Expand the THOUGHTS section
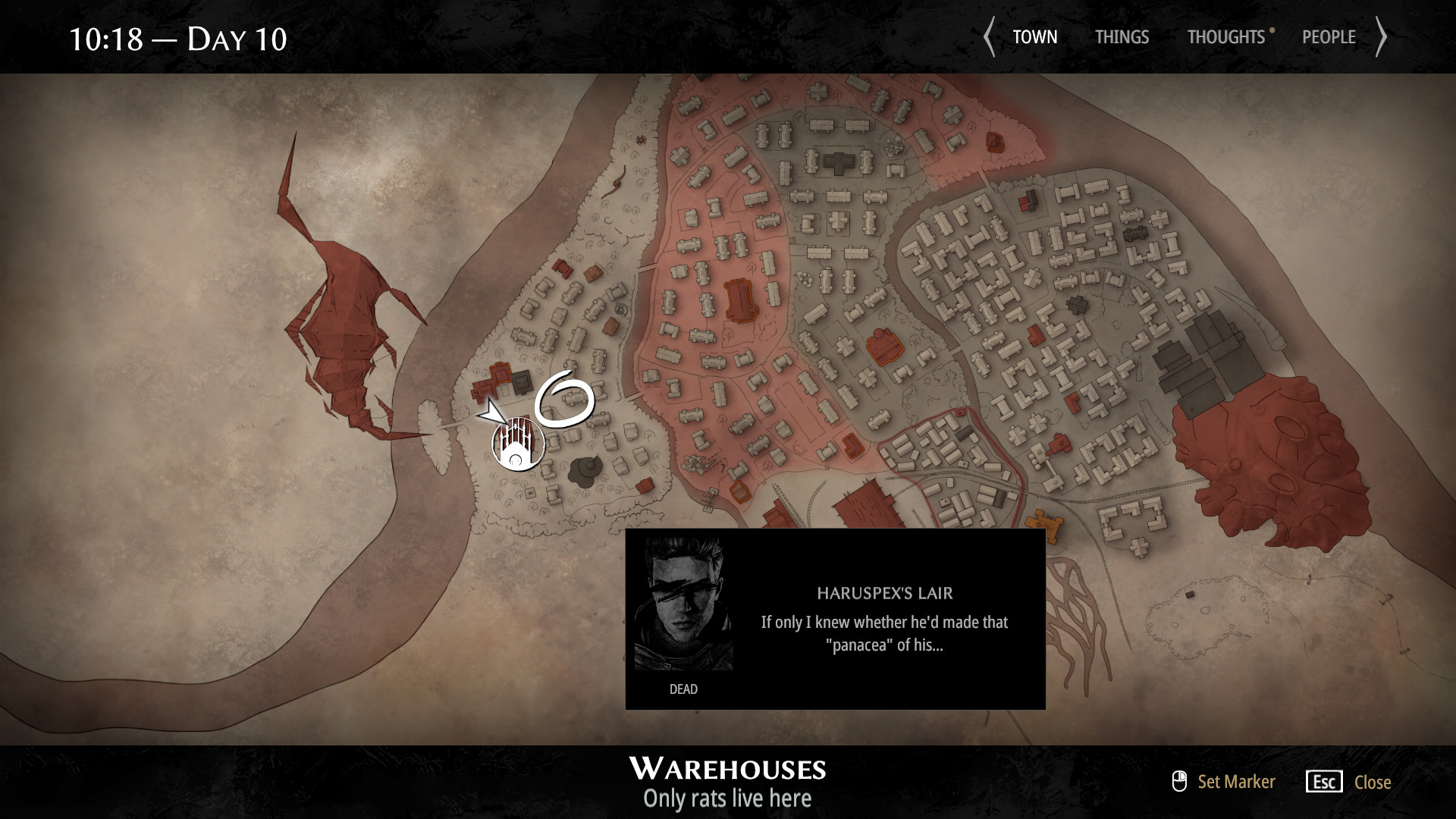This screenshot has height=819, width=1456. (x=1226, y=36)
